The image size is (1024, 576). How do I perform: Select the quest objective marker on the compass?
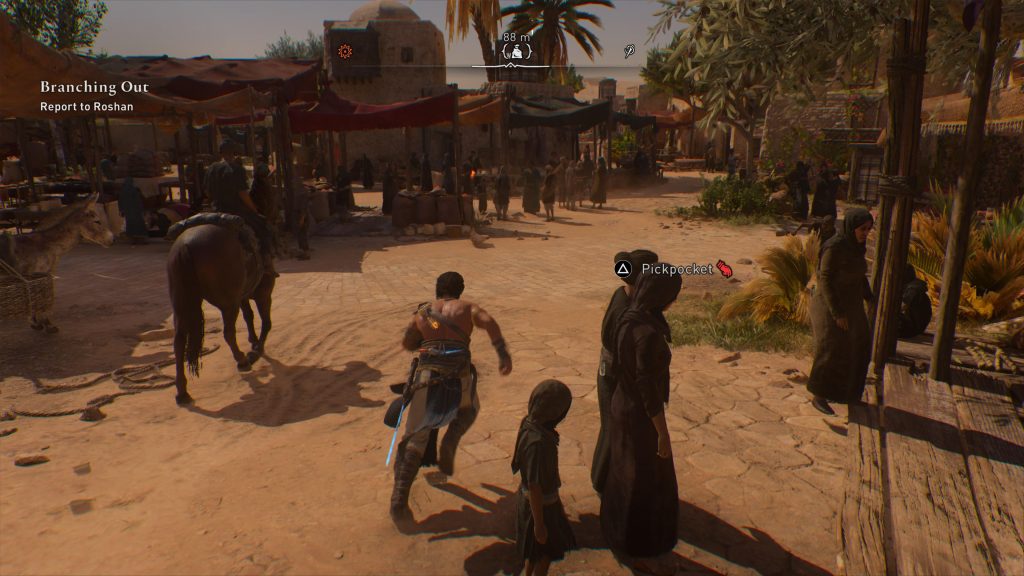pos(516,52)
